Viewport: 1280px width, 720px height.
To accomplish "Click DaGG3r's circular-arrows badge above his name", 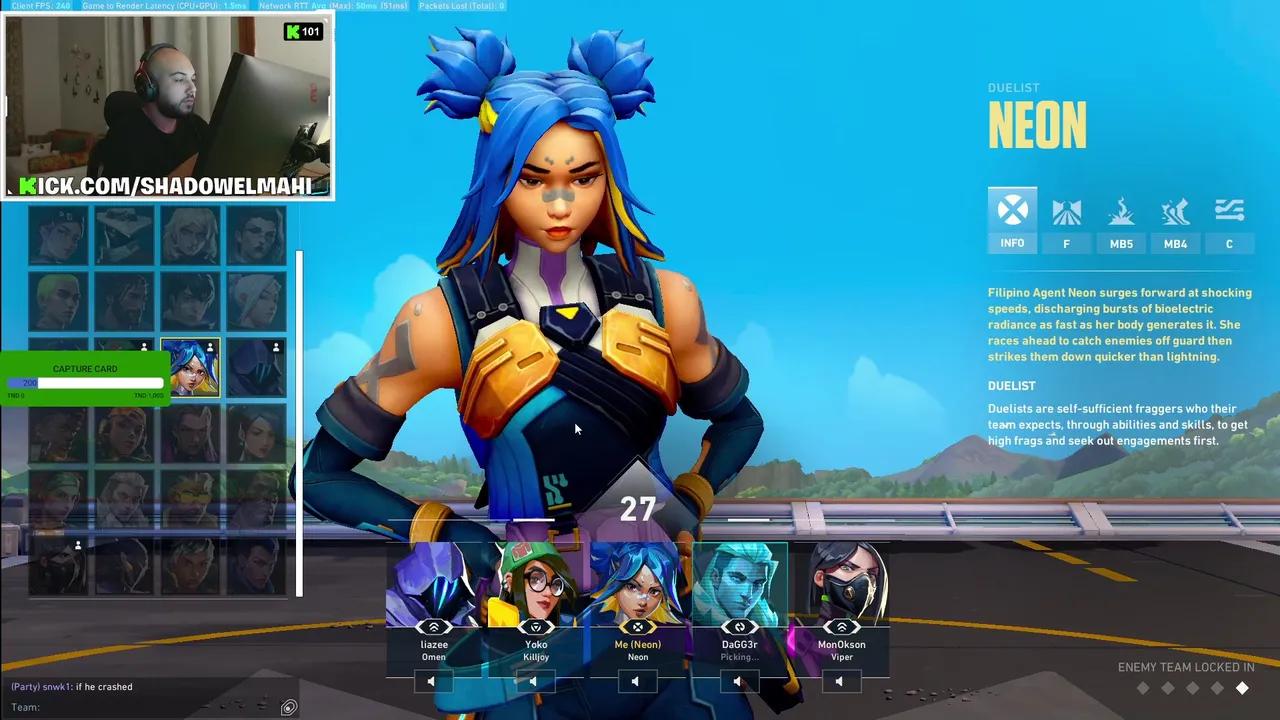I will point(739,626).
